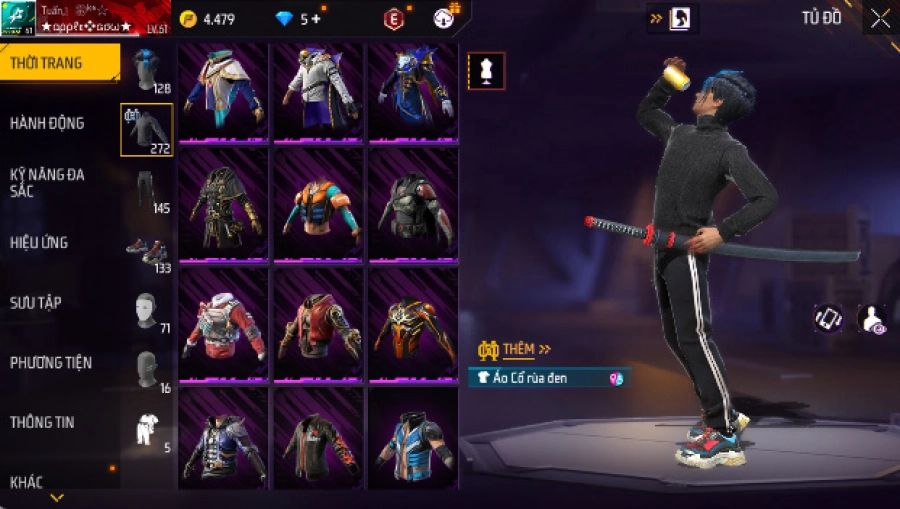Pick the red and white armored top
900x509 pixels.
(223, 327)
